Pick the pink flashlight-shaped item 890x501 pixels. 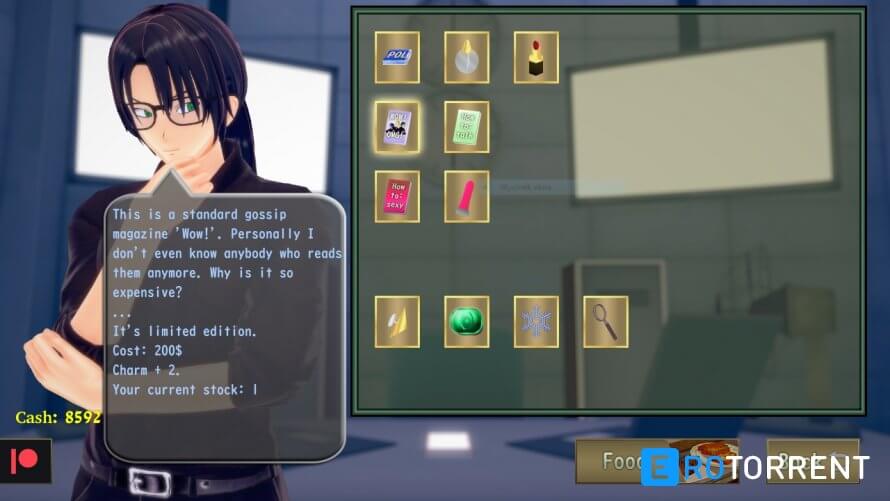click(466, 196)
